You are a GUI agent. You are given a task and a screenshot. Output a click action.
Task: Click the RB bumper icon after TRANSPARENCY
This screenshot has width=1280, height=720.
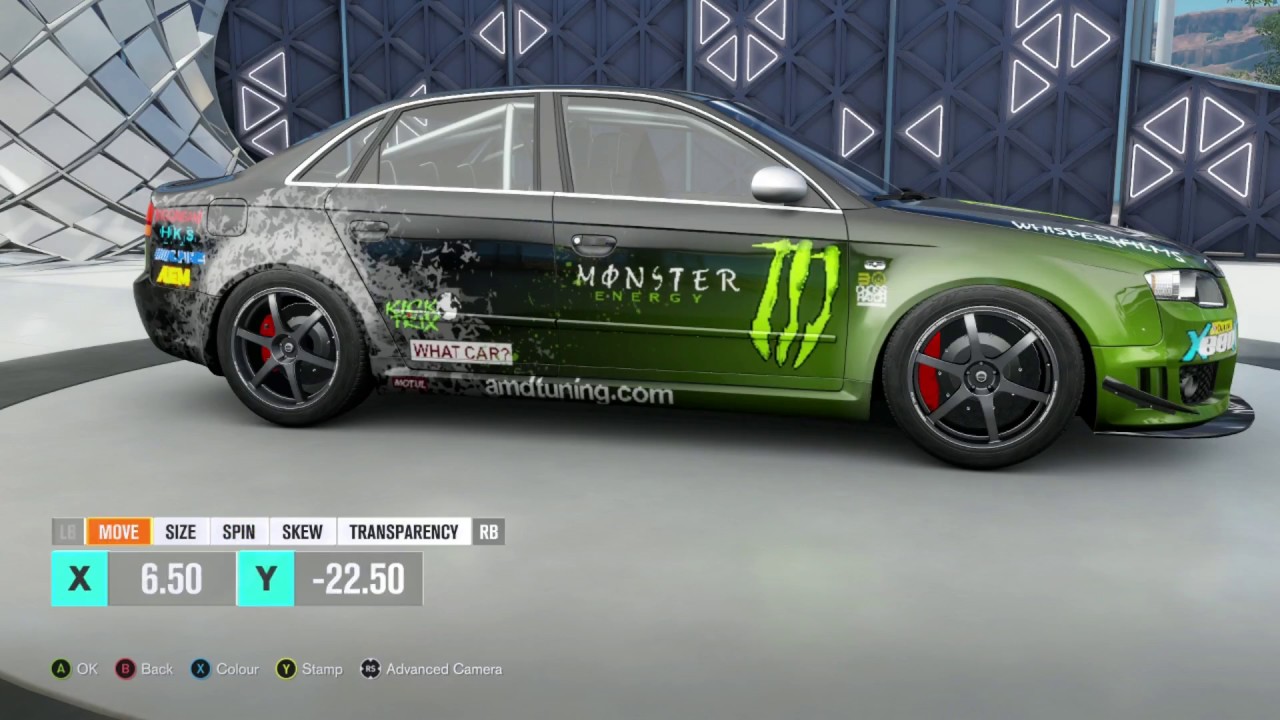(x=488, y=532)
